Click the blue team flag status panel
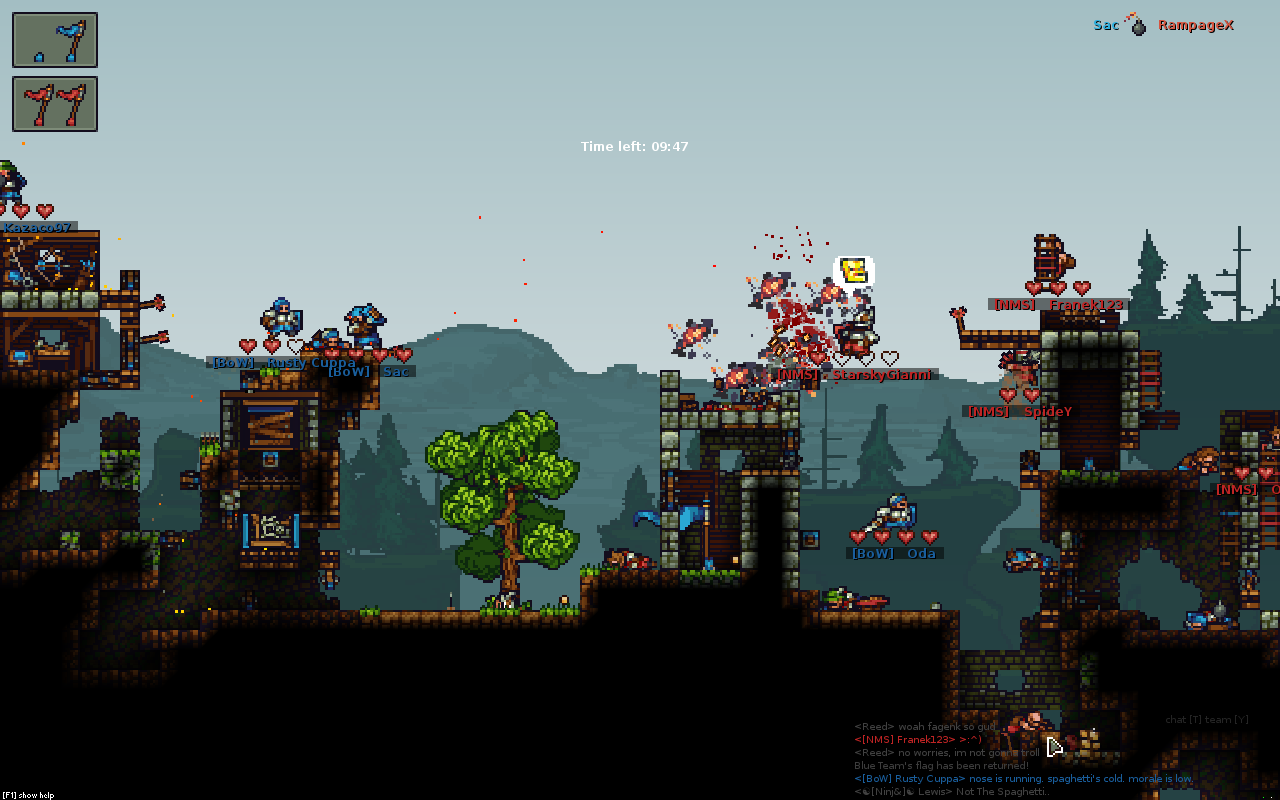The image size is (1280, 800). [55, 40]
